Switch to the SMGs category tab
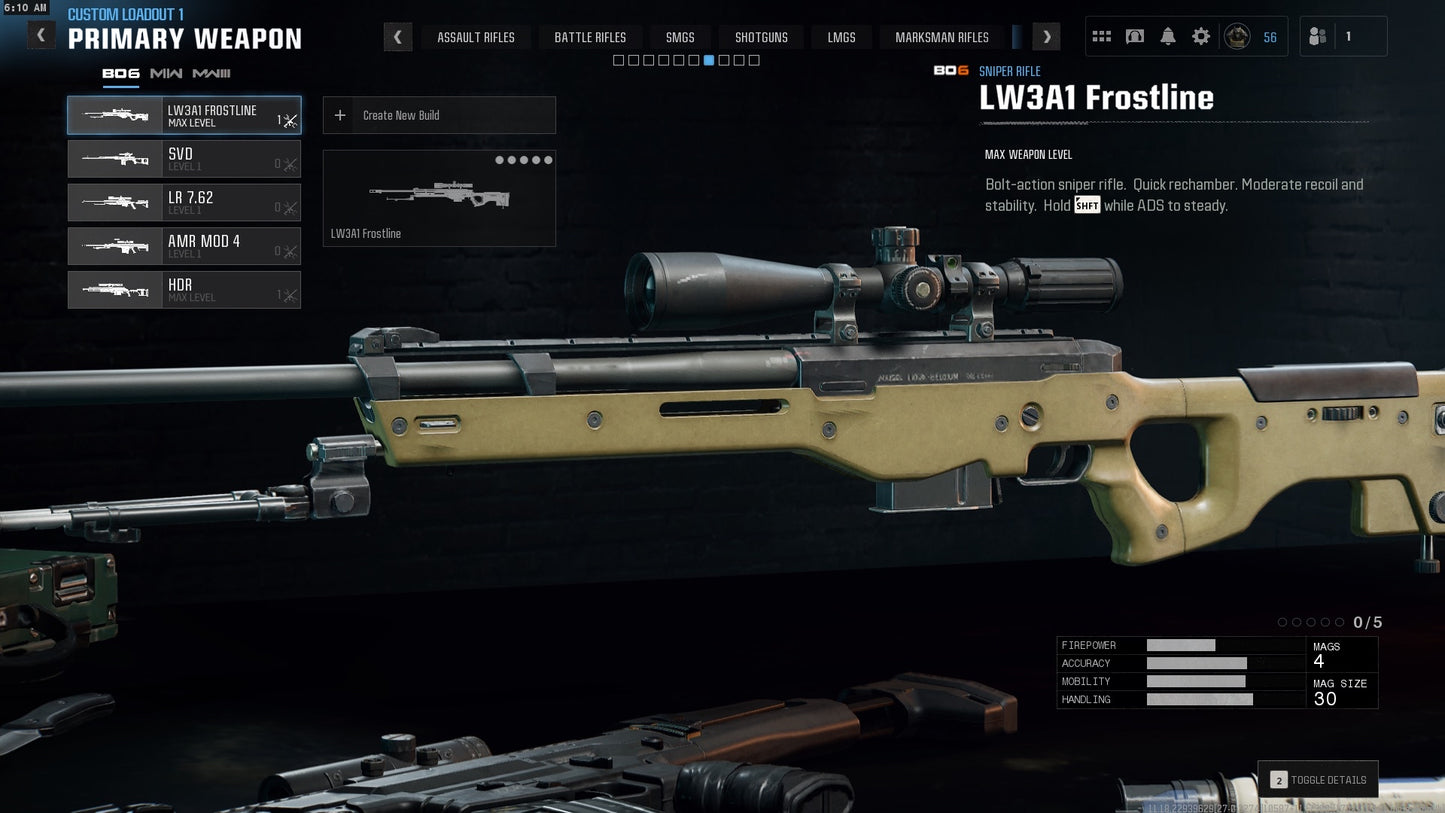The height and width of the screenshot is (813, 1445). [680, 36]
